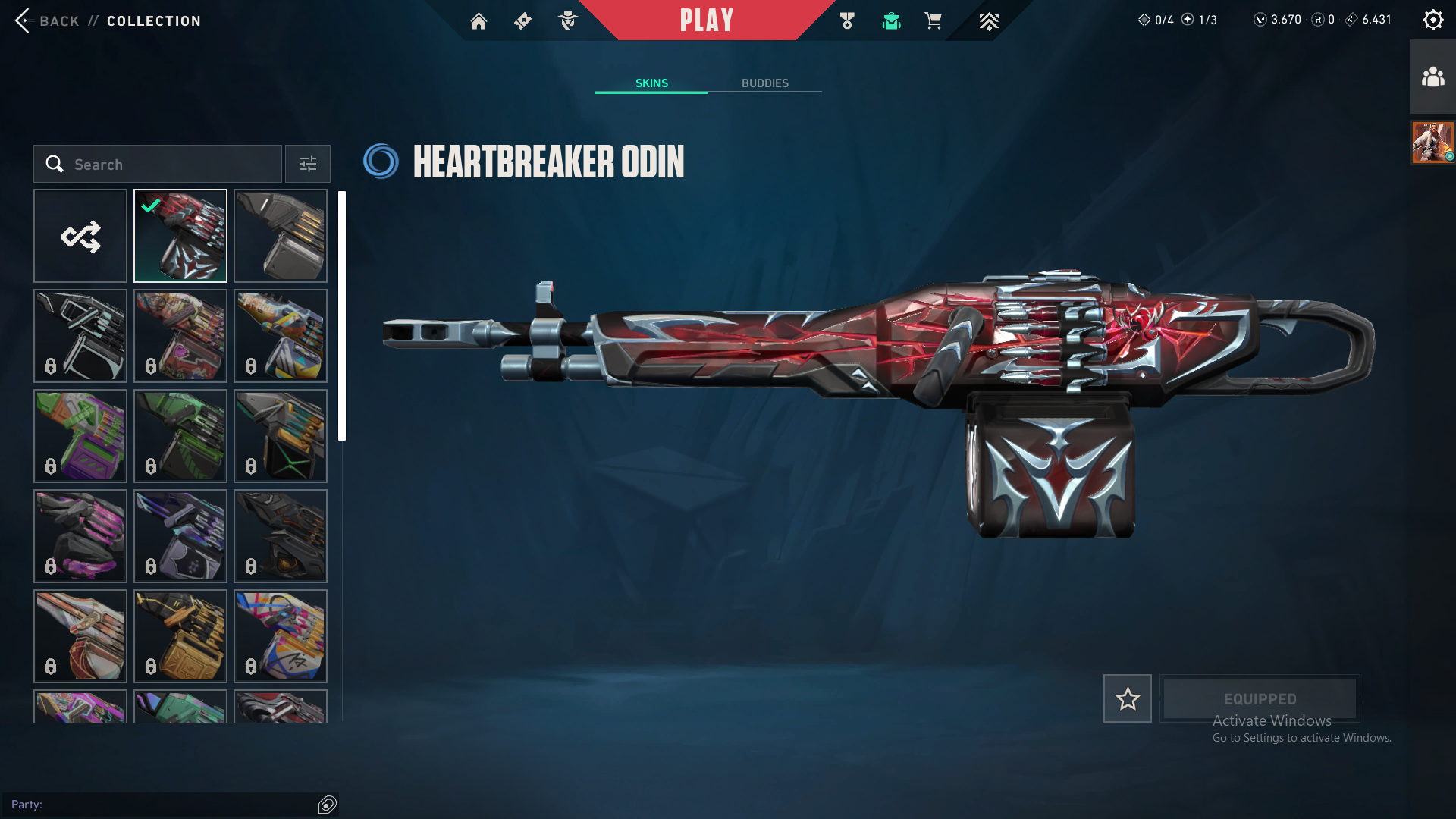Open the social friends panel
The width and height of the screenshot is (1456, 819).
coord(1432,77)
